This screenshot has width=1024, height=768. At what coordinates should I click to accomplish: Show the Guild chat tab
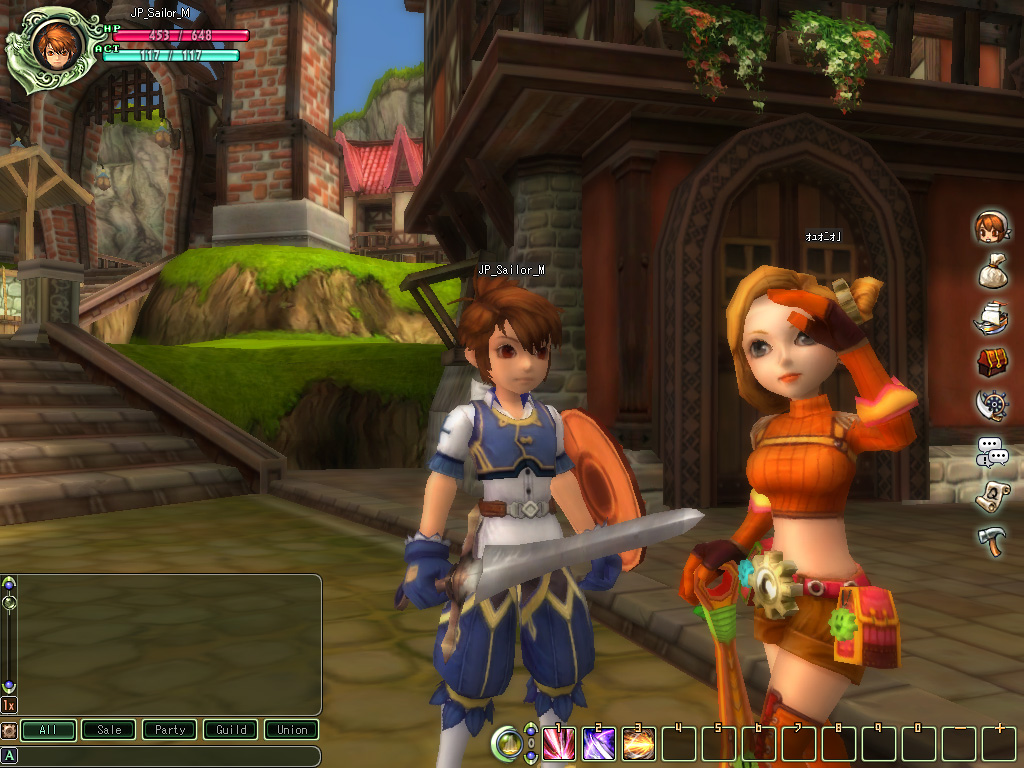tap(231, 730)
